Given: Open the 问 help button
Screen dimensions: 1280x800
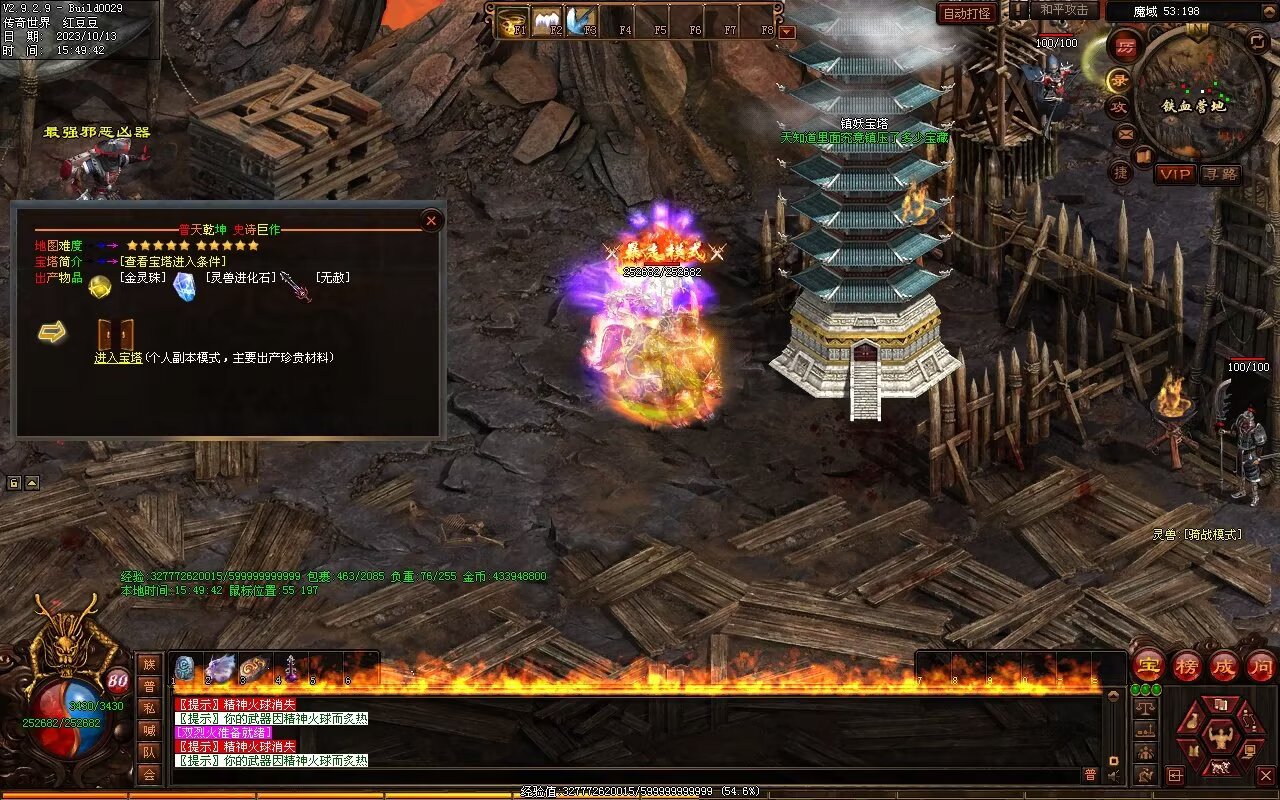Looking at the screenshot, I should [1261, 665].
